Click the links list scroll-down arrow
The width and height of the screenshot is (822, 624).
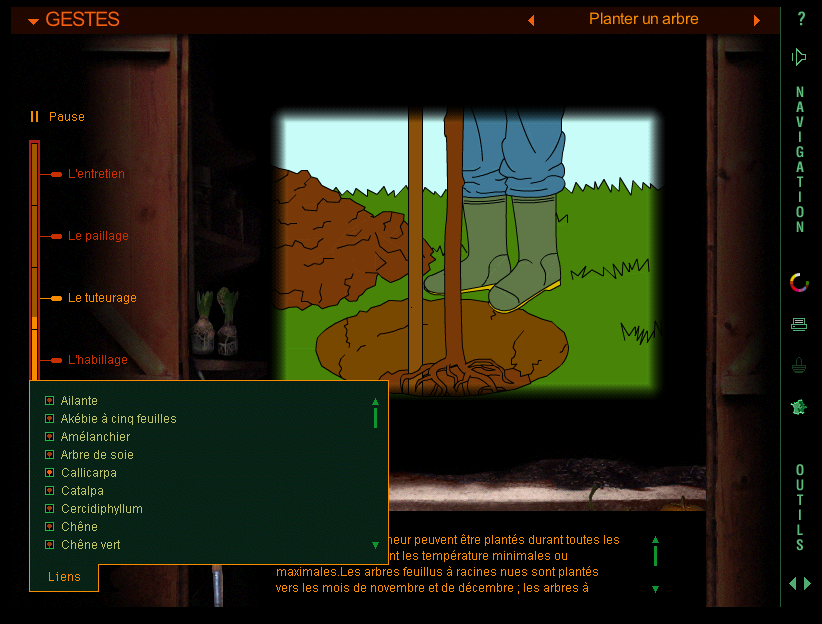tap(375, 545)
